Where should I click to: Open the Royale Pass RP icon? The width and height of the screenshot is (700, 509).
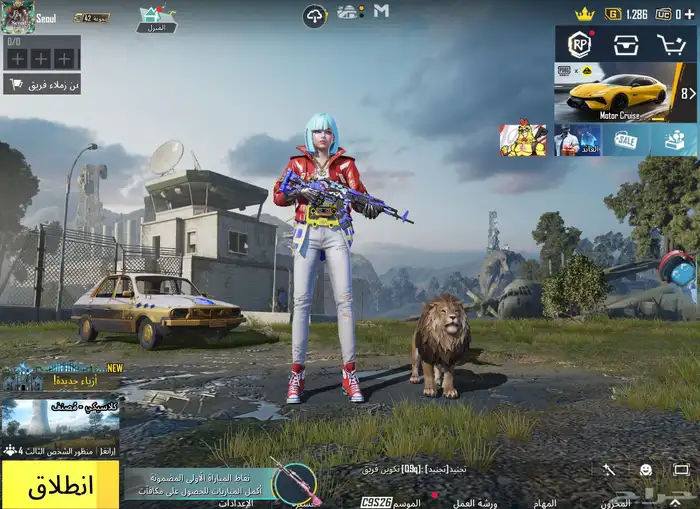(x=579, y=45)
